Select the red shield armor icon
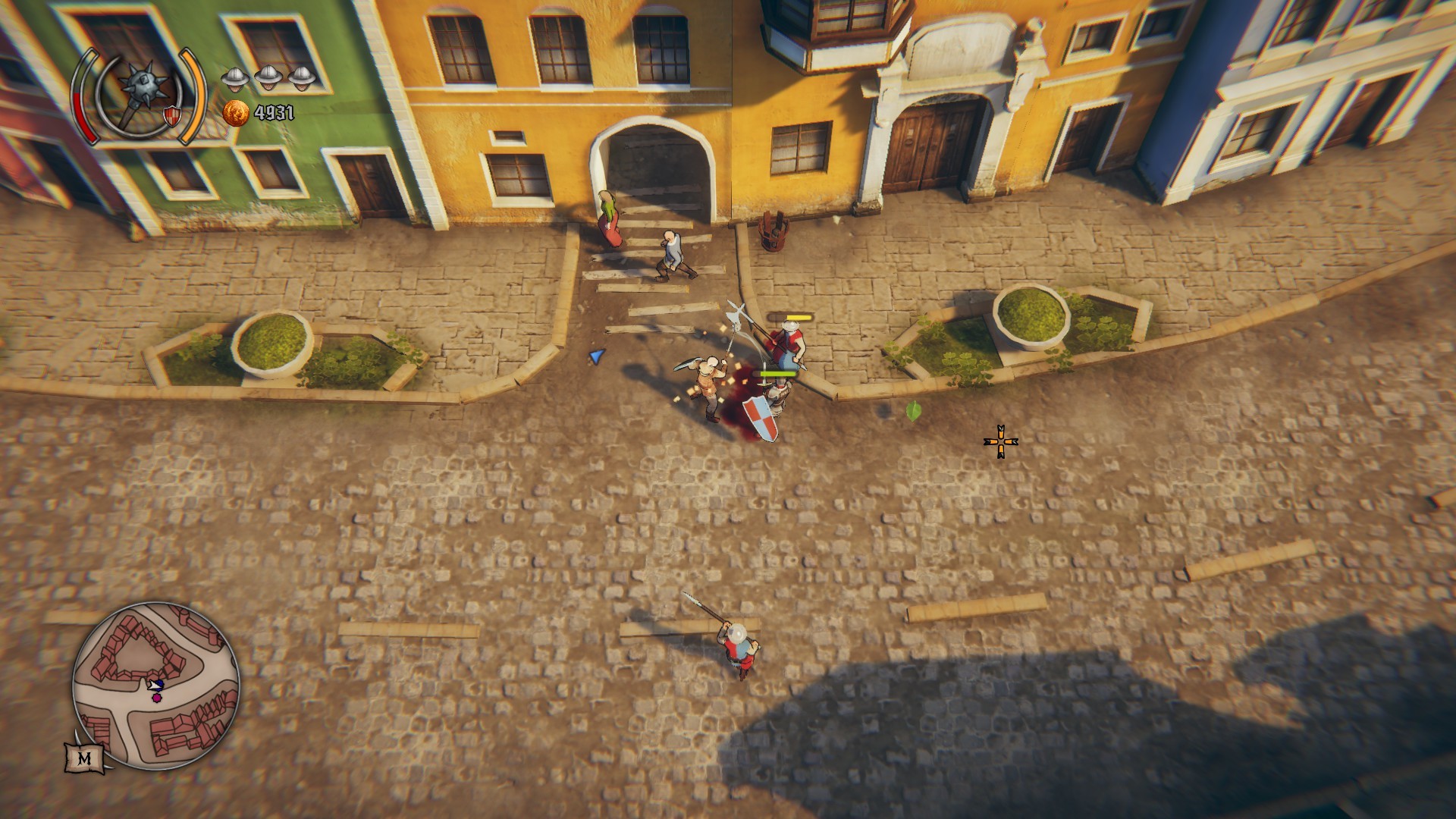 [171, 115]
